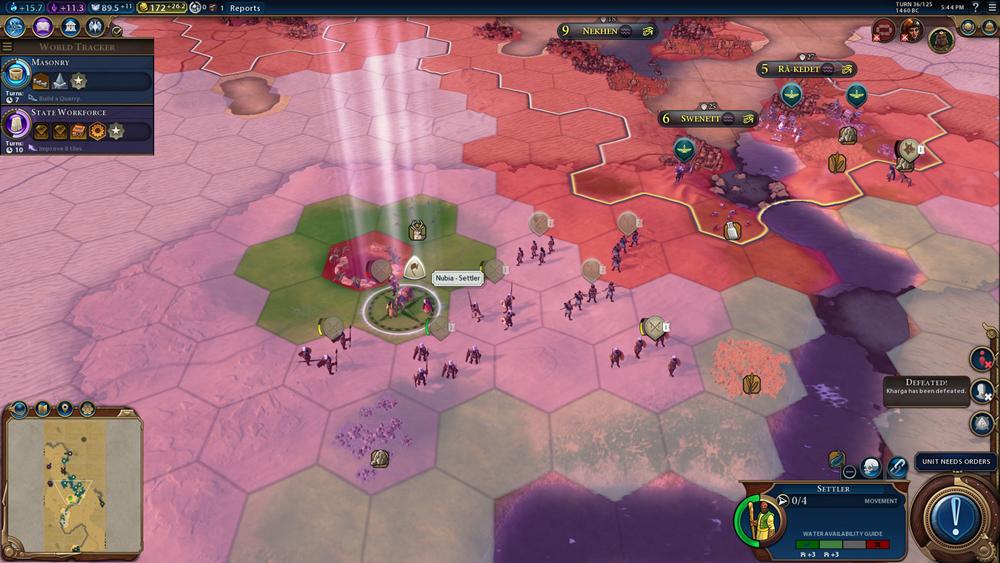Open the Reports screen
Screen dimensions: 1000x563
245,8
